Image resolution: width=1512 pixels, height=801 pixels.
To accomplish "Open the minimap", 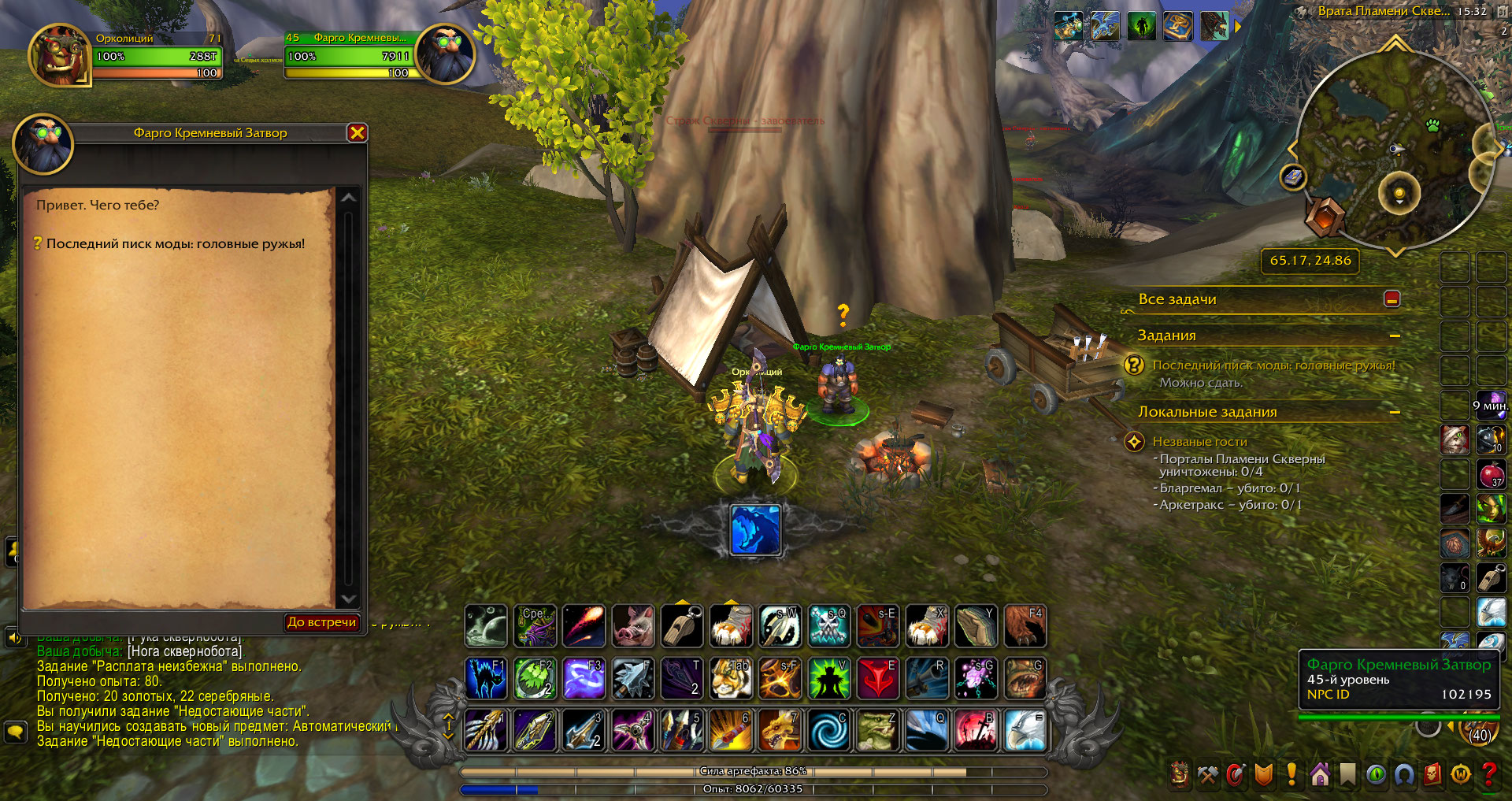I will [x=1394, y=150].
